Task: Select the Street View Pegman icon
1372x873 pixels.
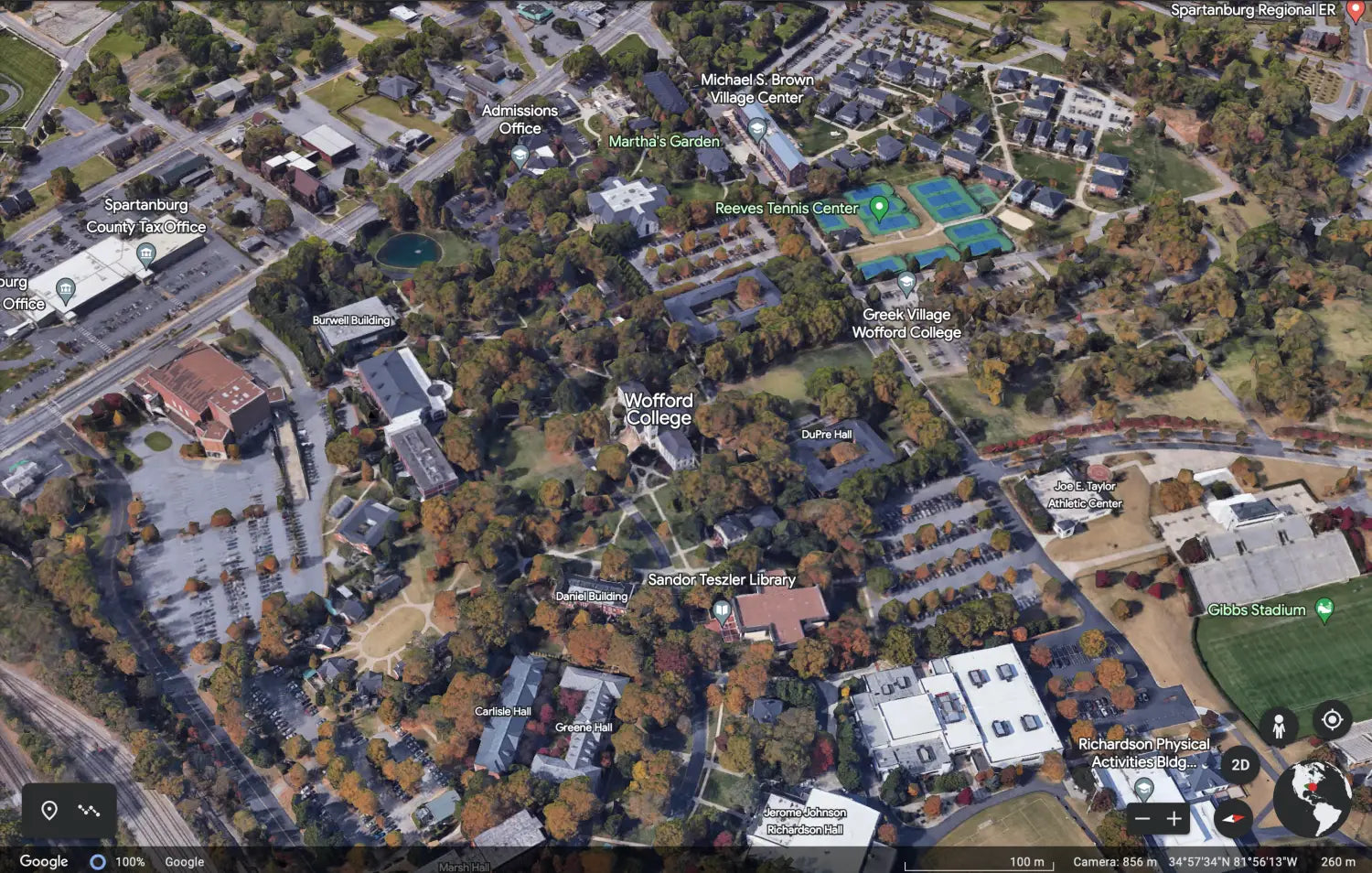Action: click(1278, 726)
